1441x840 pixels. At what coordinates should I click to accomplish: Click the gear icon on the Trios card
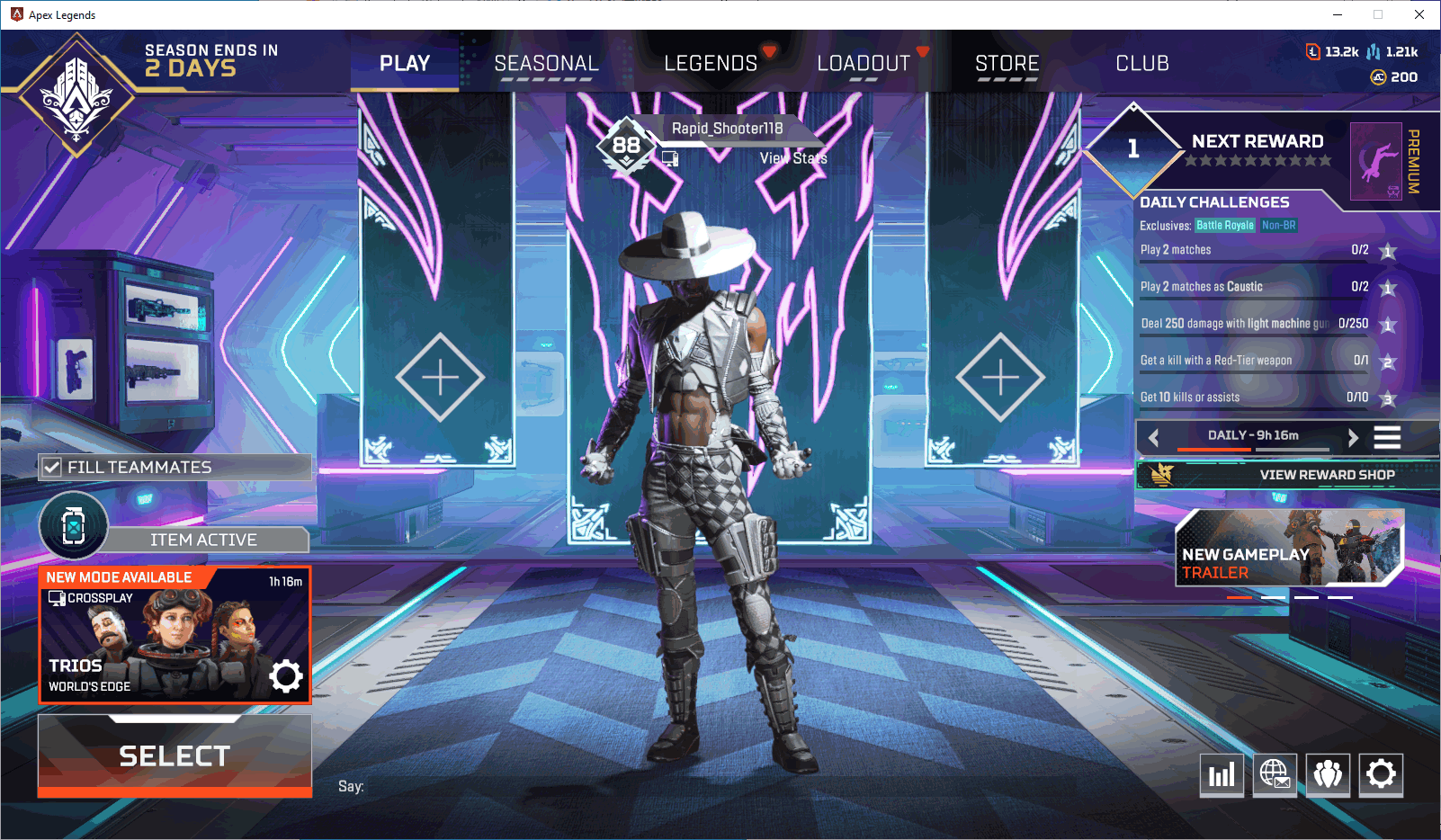point(286,676)
